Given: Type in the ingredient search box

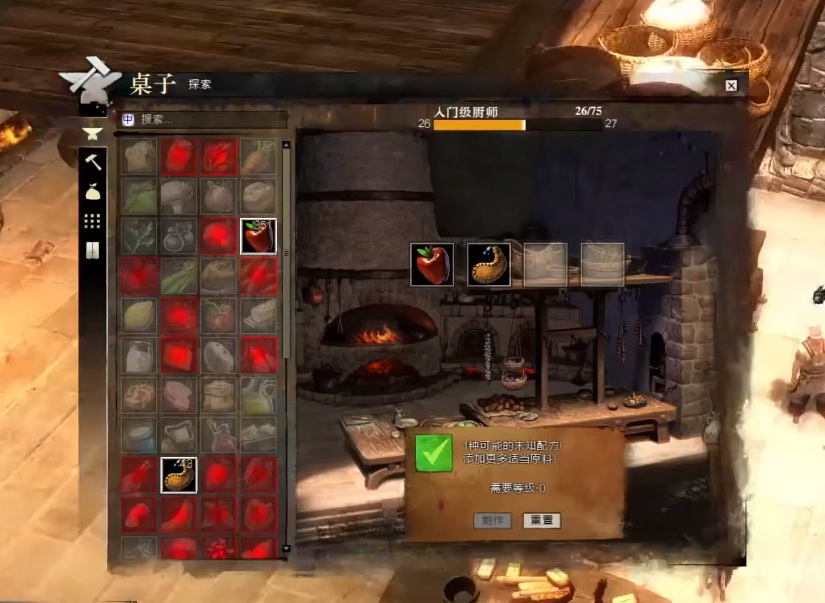Looking at the screenshot, I should 210,119.
